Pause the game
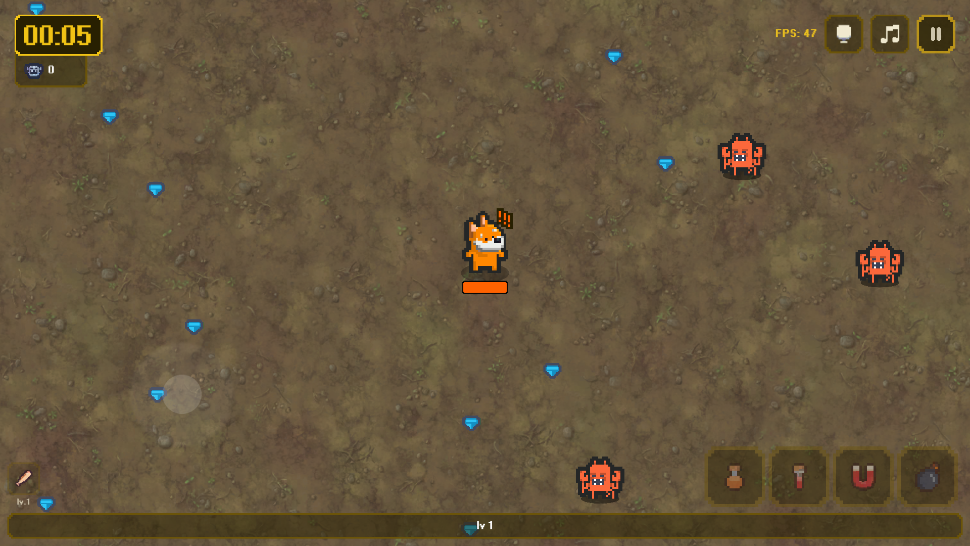Screen dimensions: 970x546 pos(935,34)
